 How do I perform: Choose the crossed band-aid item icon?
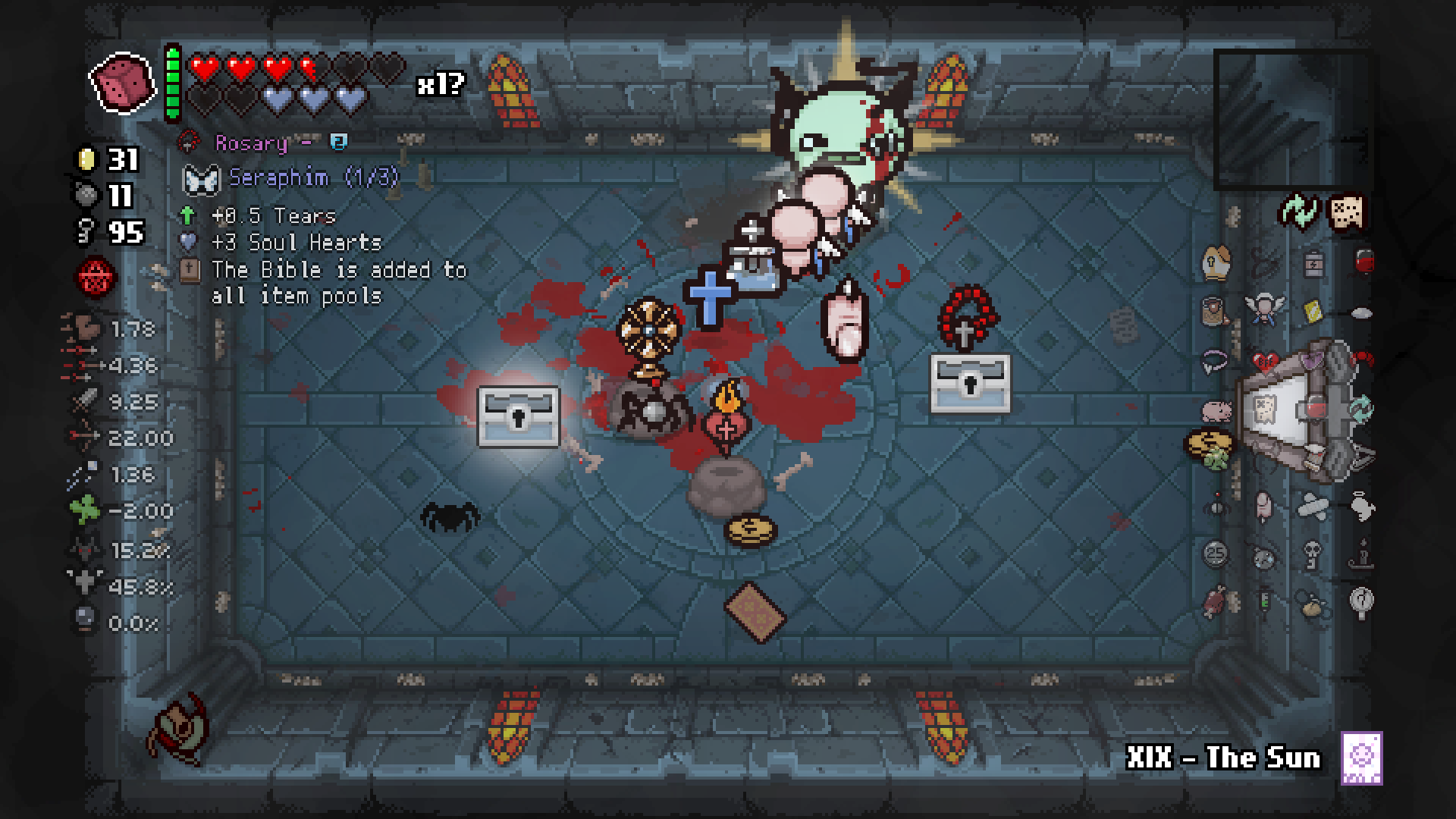[x=1313, y=506]
